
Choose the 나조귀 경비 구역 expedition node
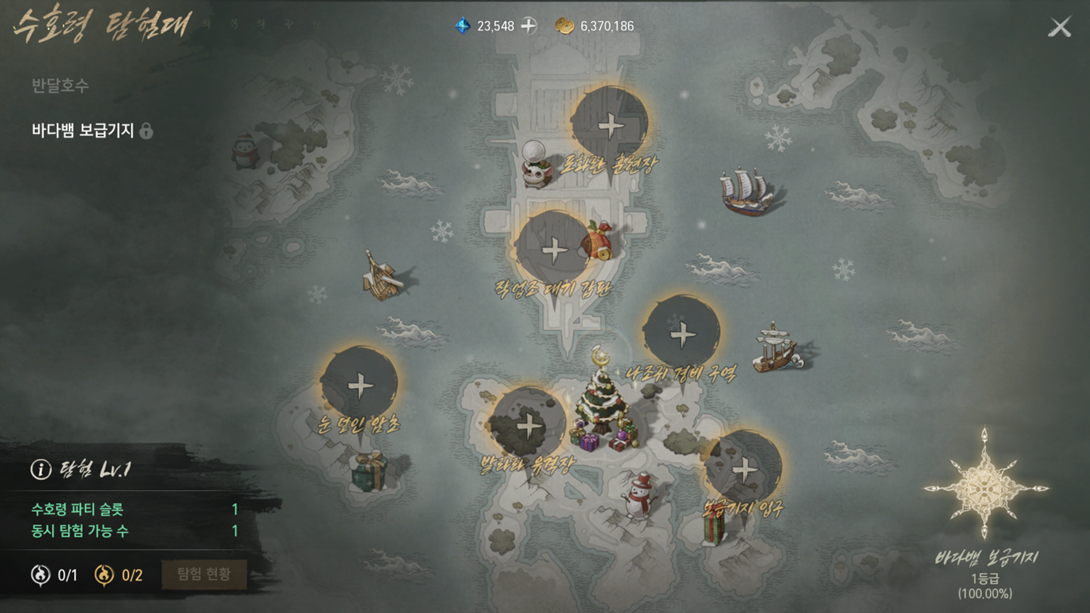pos(682,334)
